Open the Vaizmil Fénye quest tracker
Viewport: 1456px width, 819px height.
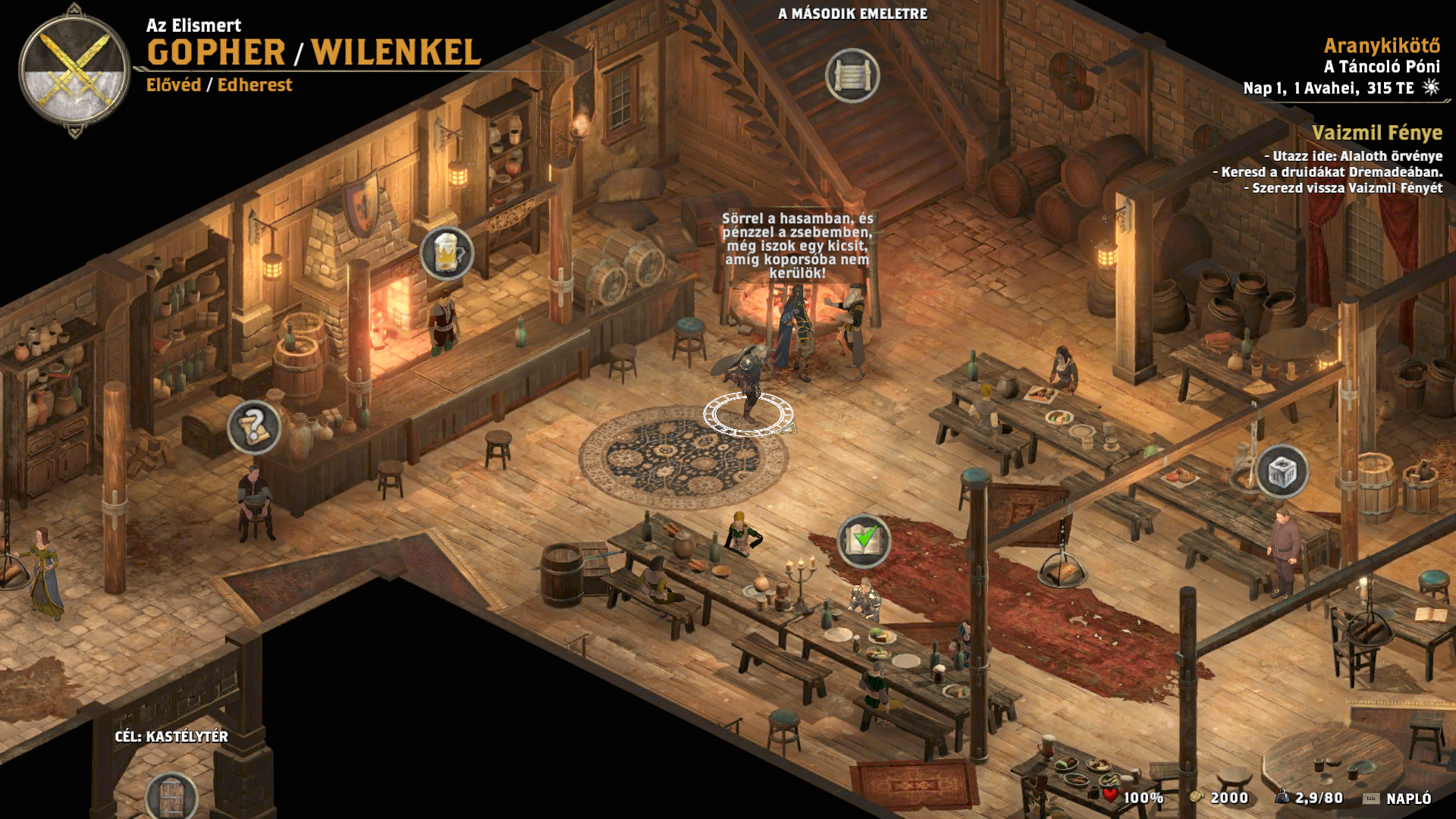[1376, 133]
